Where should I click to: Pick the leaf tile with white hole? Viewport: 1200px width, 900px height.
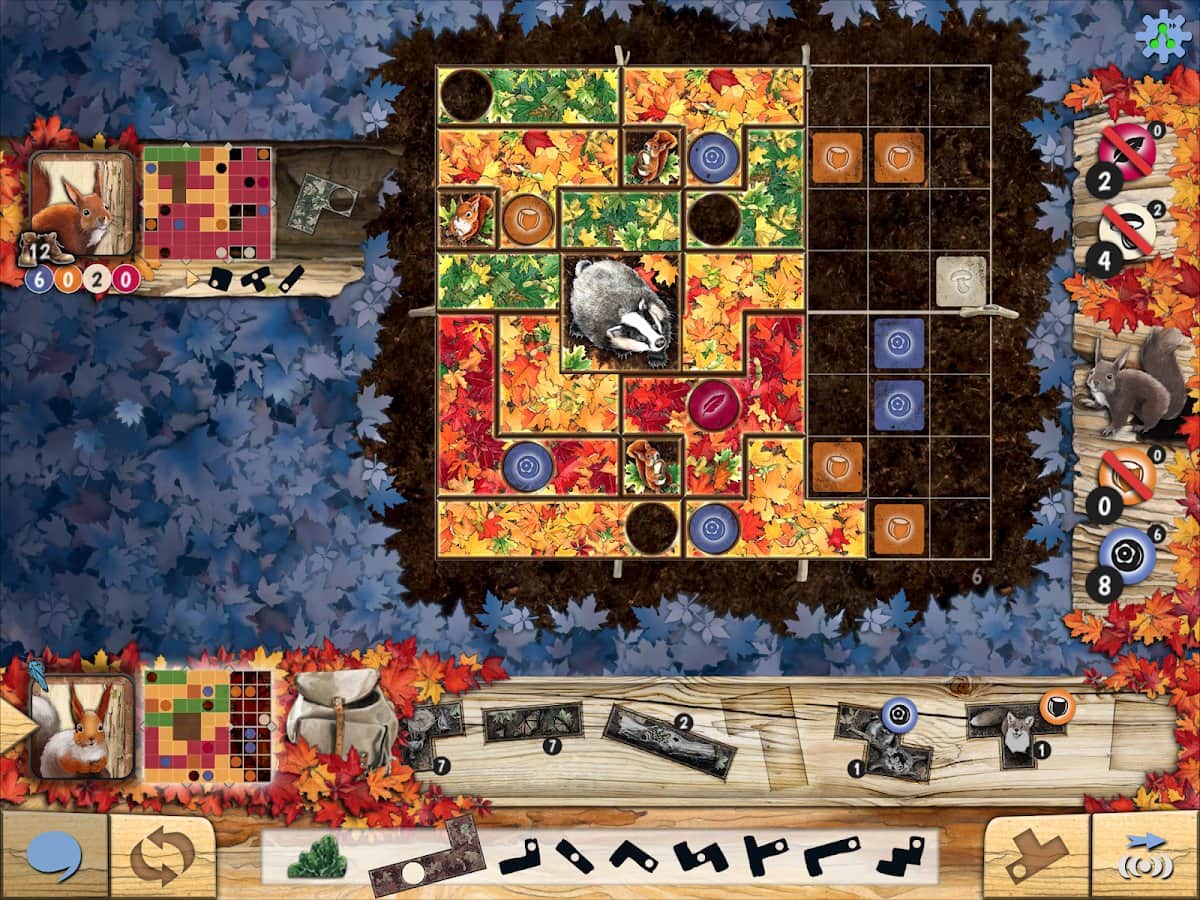(425, 859)
